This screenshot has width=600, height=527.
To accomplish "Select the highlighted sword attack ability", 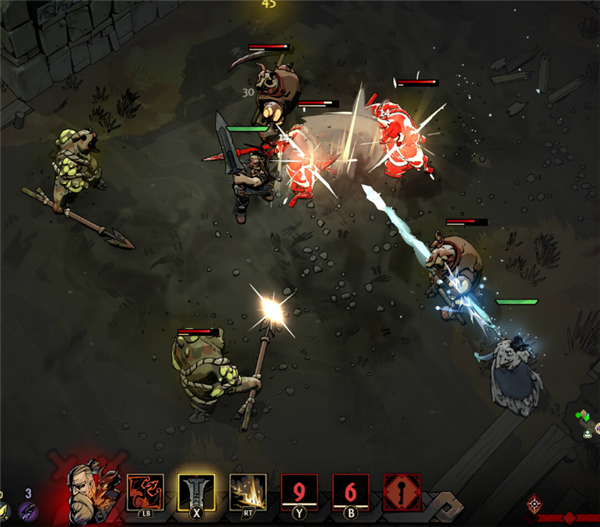I will [197, 493].
